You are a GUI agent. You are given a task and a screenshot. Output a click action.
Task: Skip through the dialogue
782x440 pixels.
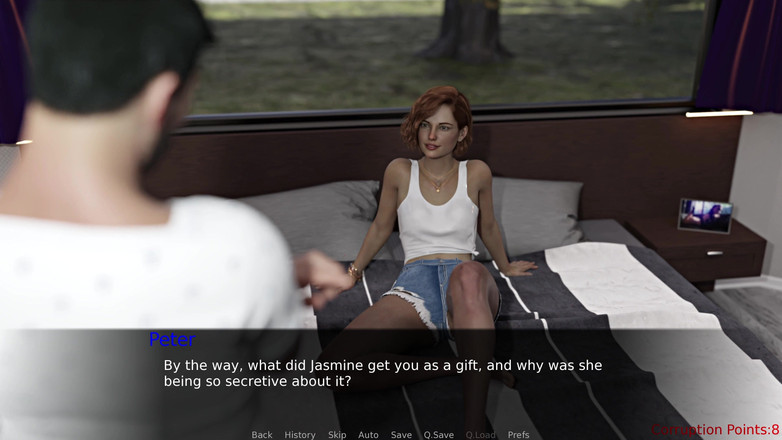tap(337, 435)
